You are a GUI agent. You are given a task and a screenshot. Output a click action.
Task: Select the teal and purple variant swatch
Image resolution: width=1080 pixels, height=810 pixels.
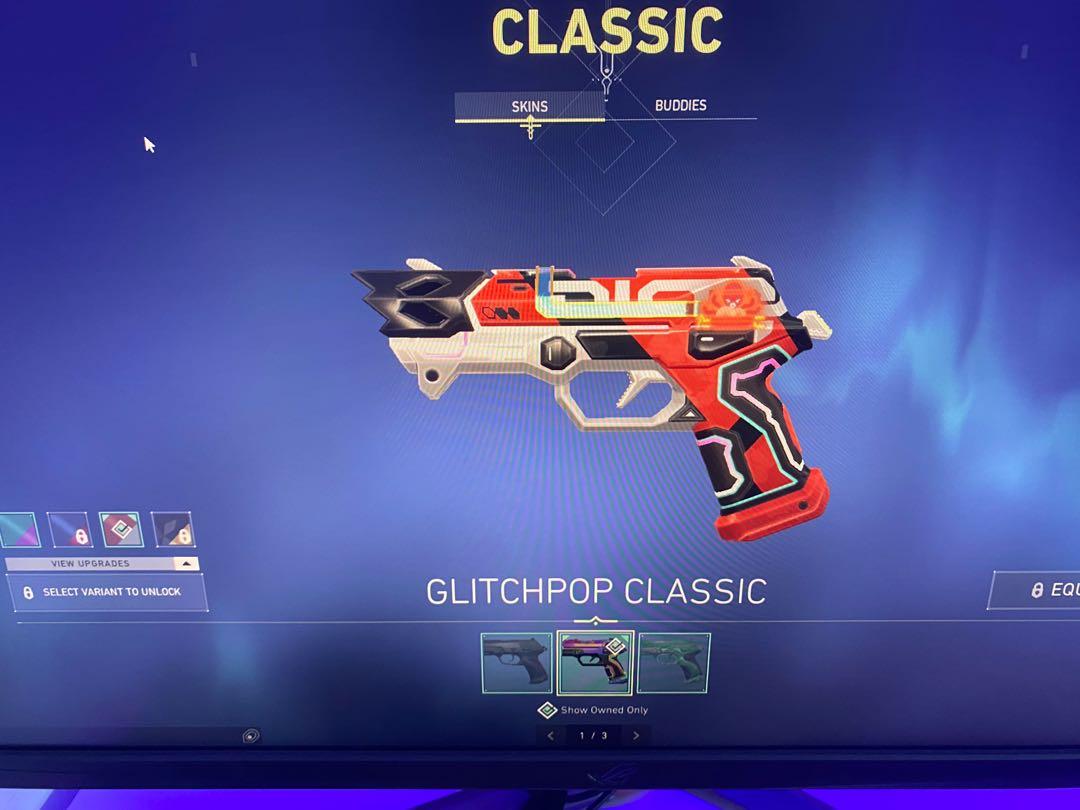18,530
